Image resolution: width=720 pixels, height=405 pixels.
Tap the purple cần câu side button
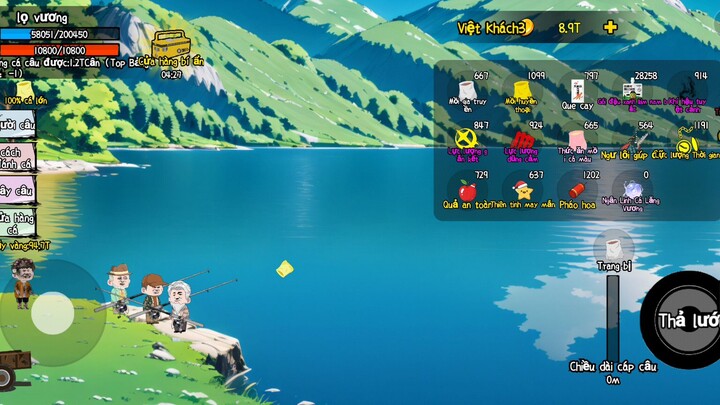point(17,189)
